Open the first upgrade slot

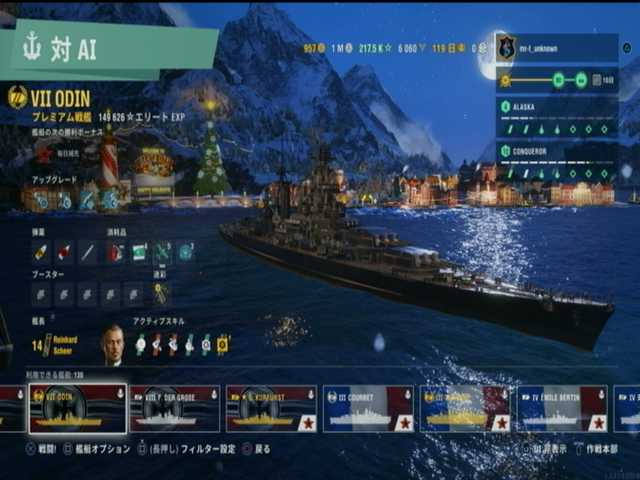point(40,199)
